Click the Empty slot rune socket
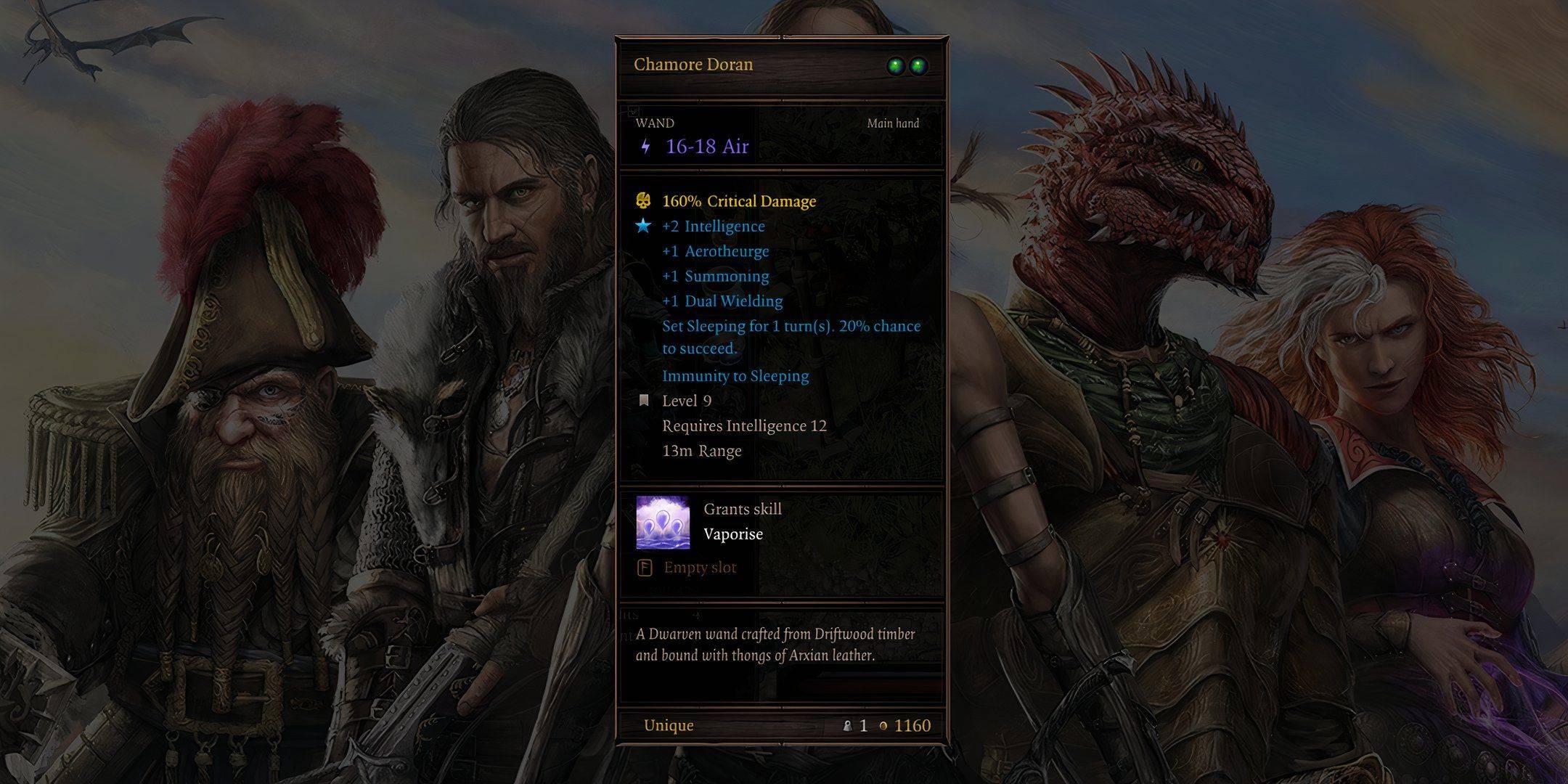 [645, 568]
